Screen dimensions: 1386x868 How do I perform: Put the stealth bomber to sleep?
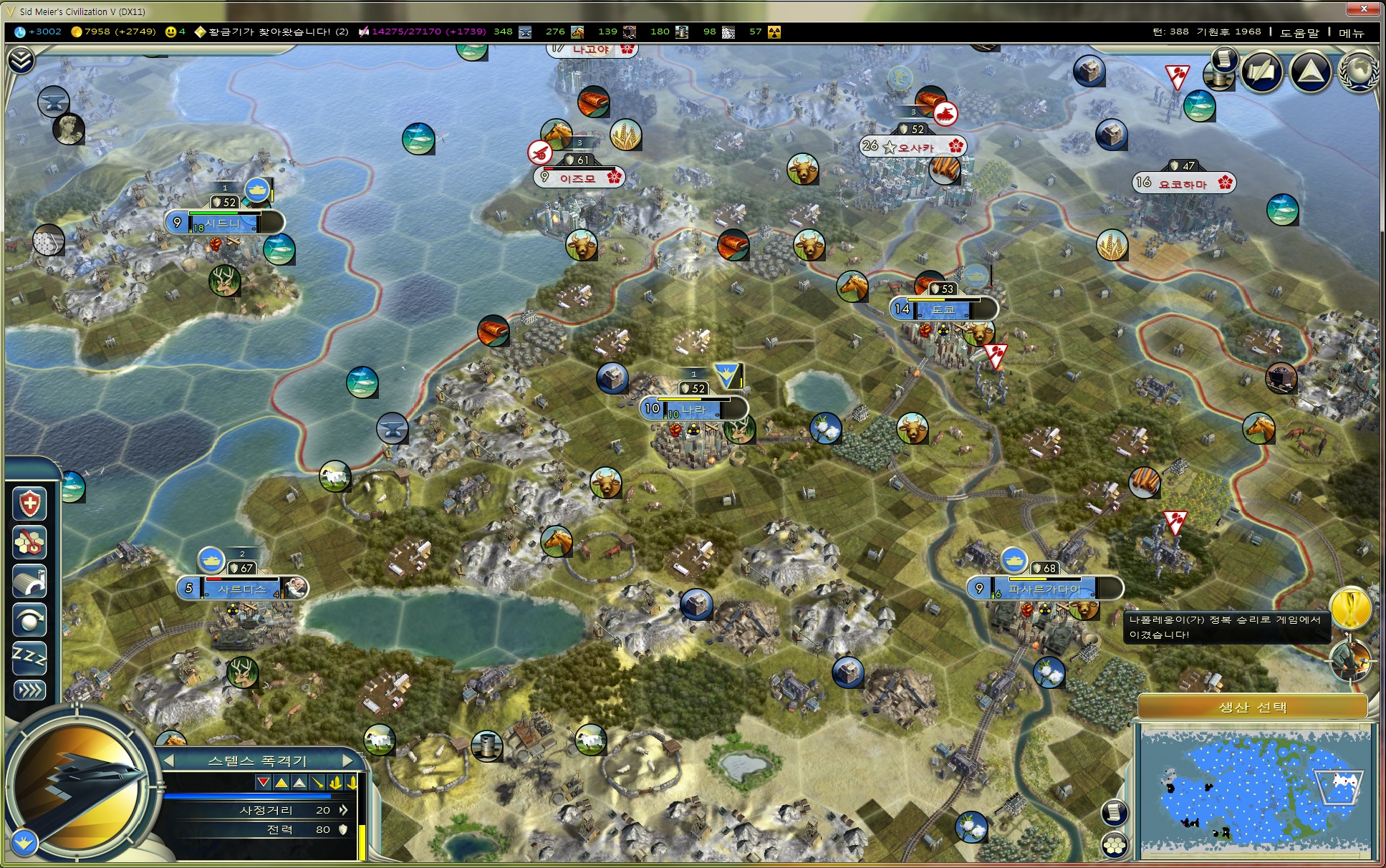click(29, 658)
